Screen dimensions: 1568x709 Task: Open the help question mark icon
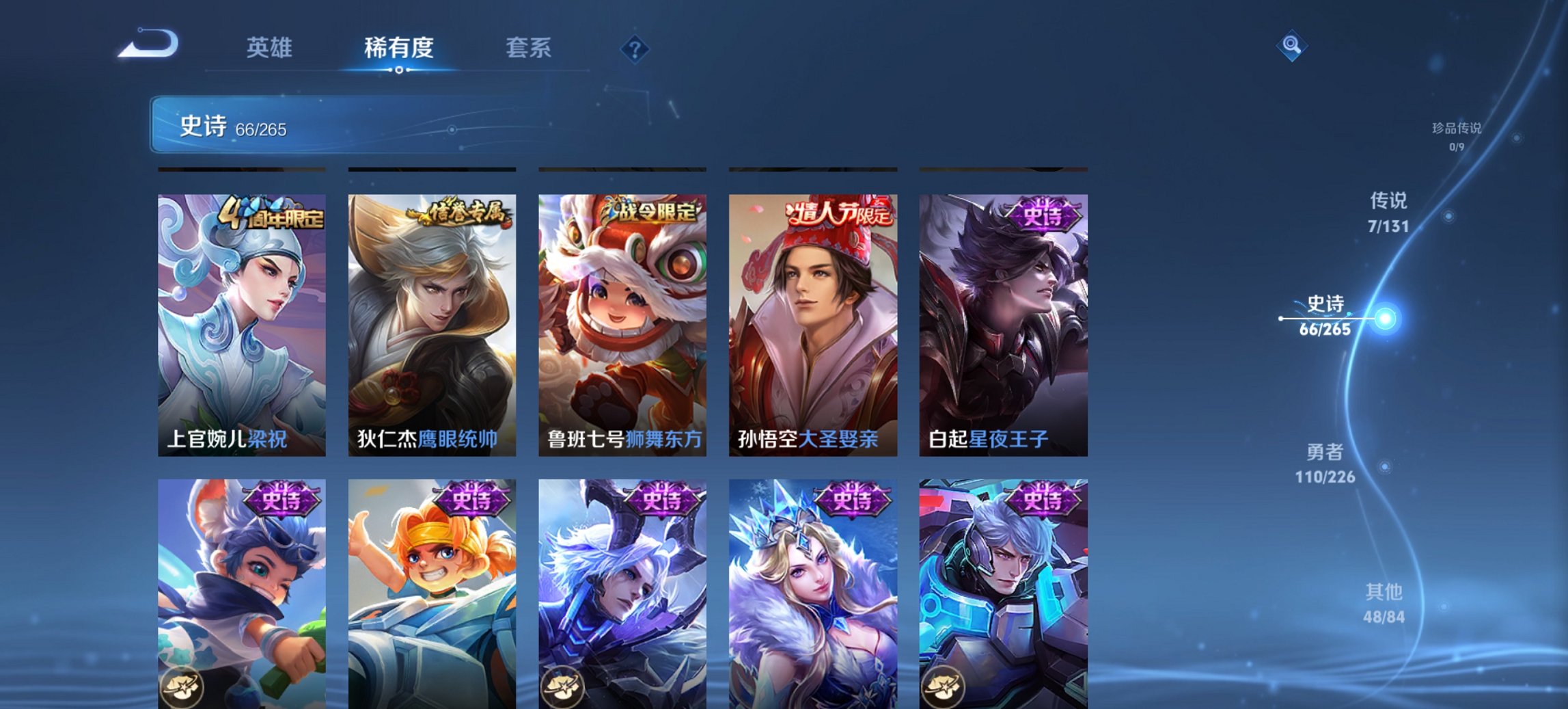point(635,48)
